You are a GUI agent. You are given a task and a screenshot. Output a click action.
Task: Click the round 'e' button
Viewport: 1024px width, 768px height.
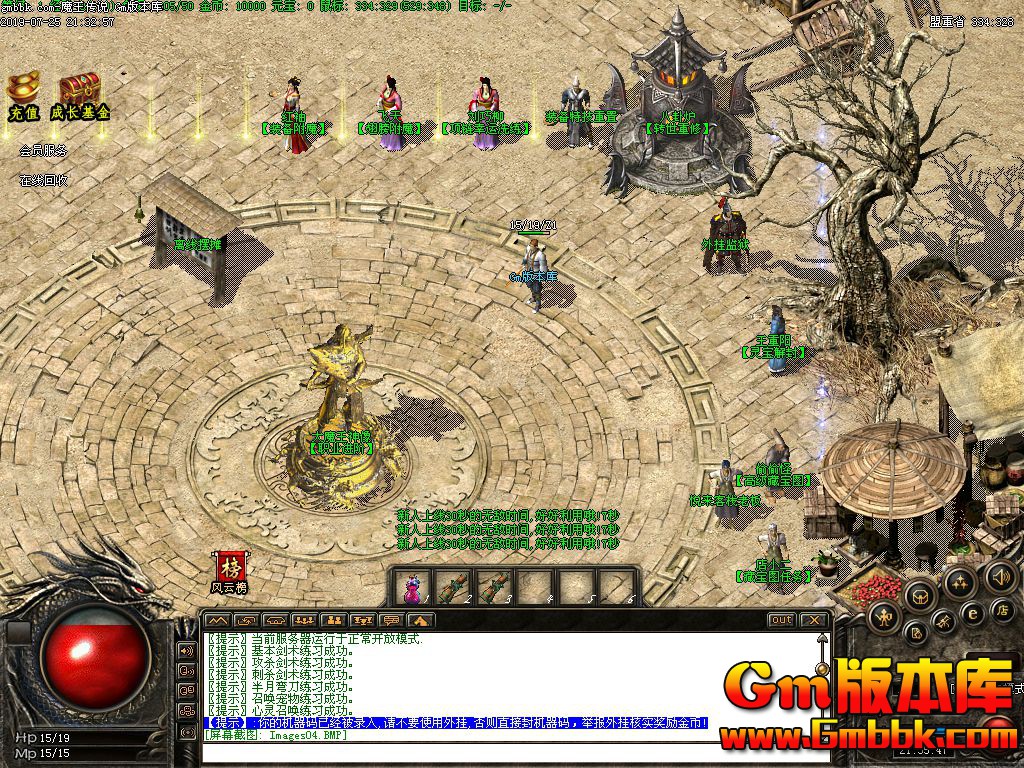(971, 612)
